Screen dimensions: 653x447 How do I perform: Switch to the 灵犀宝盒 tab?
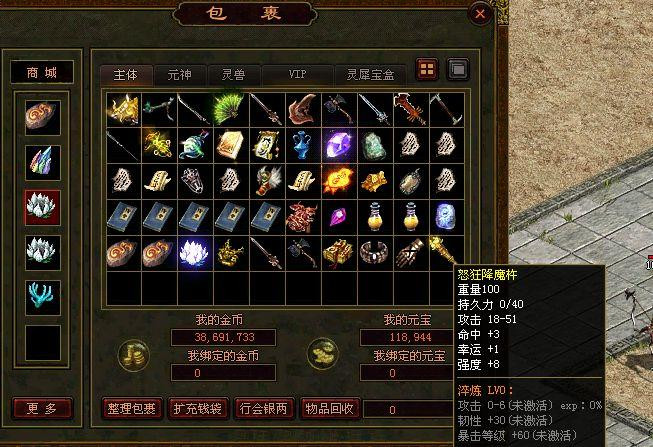(x=370, y=74)
